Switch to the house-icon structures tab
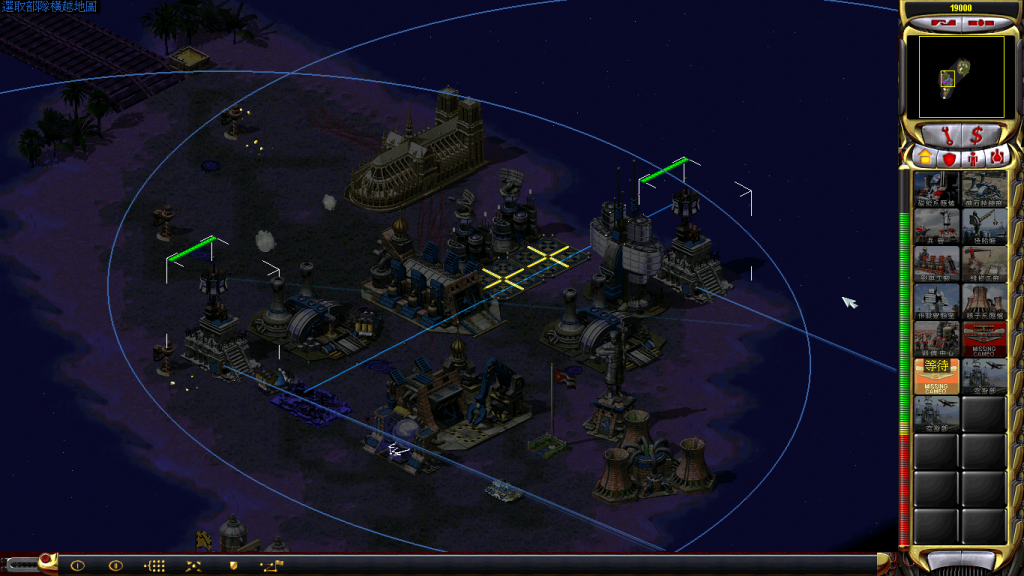The height and width of the screenshot is (576, 1024). (925, 158)
